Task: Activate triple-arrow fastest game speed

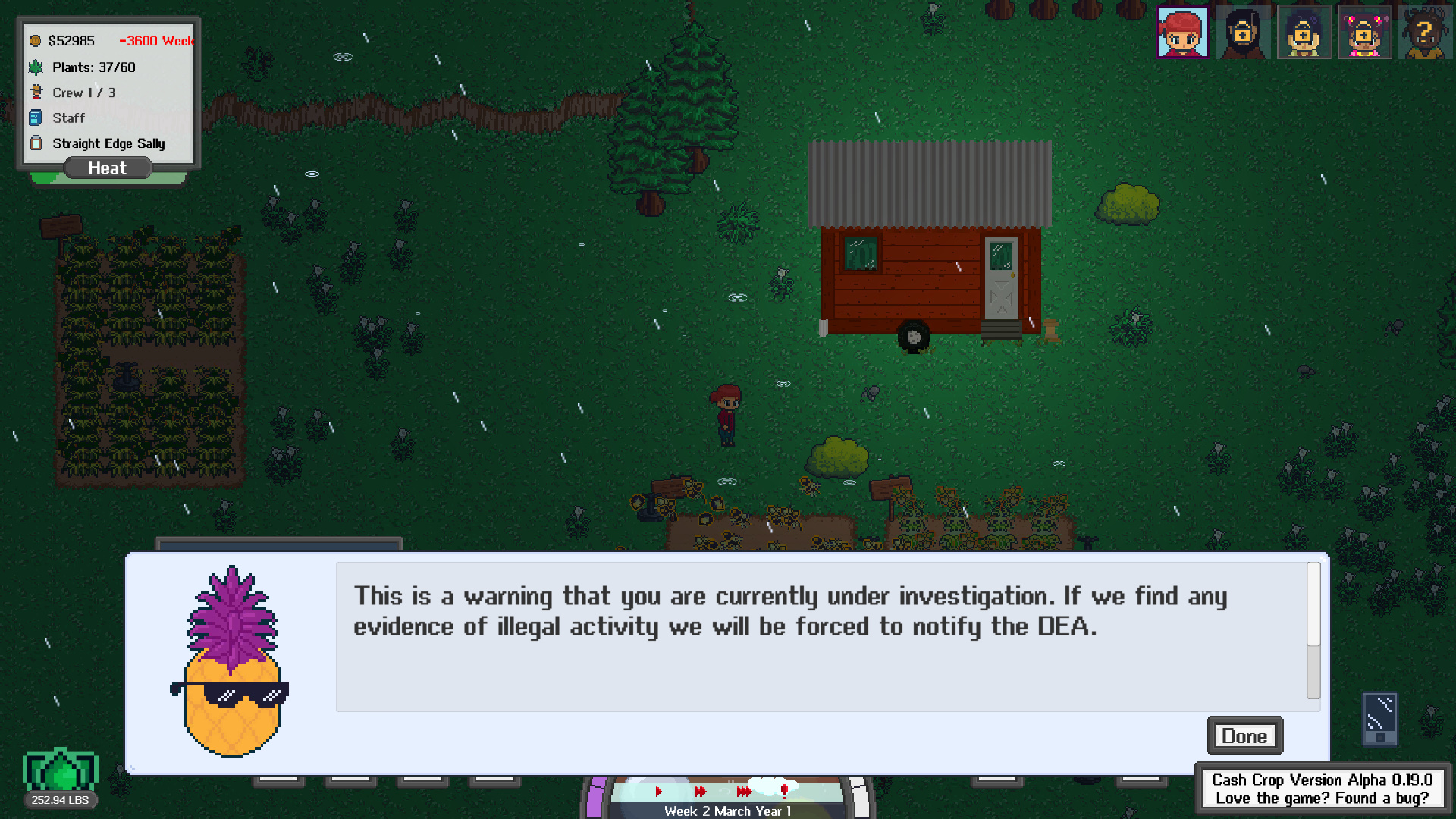Action: (743, 792)
